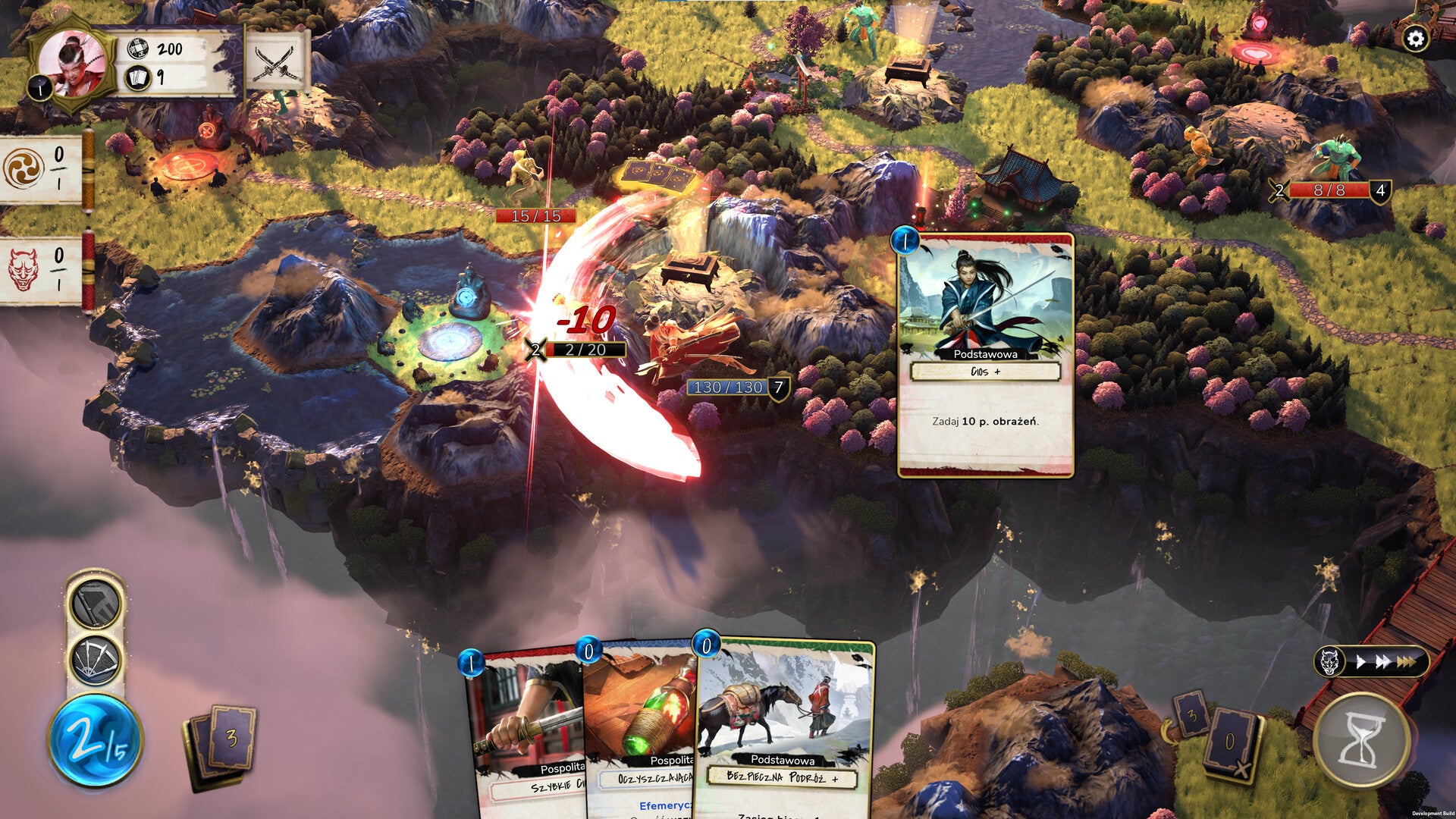Open the crossed katanas scroll
The image size is (1456, 819).
[x=275, y=62]
